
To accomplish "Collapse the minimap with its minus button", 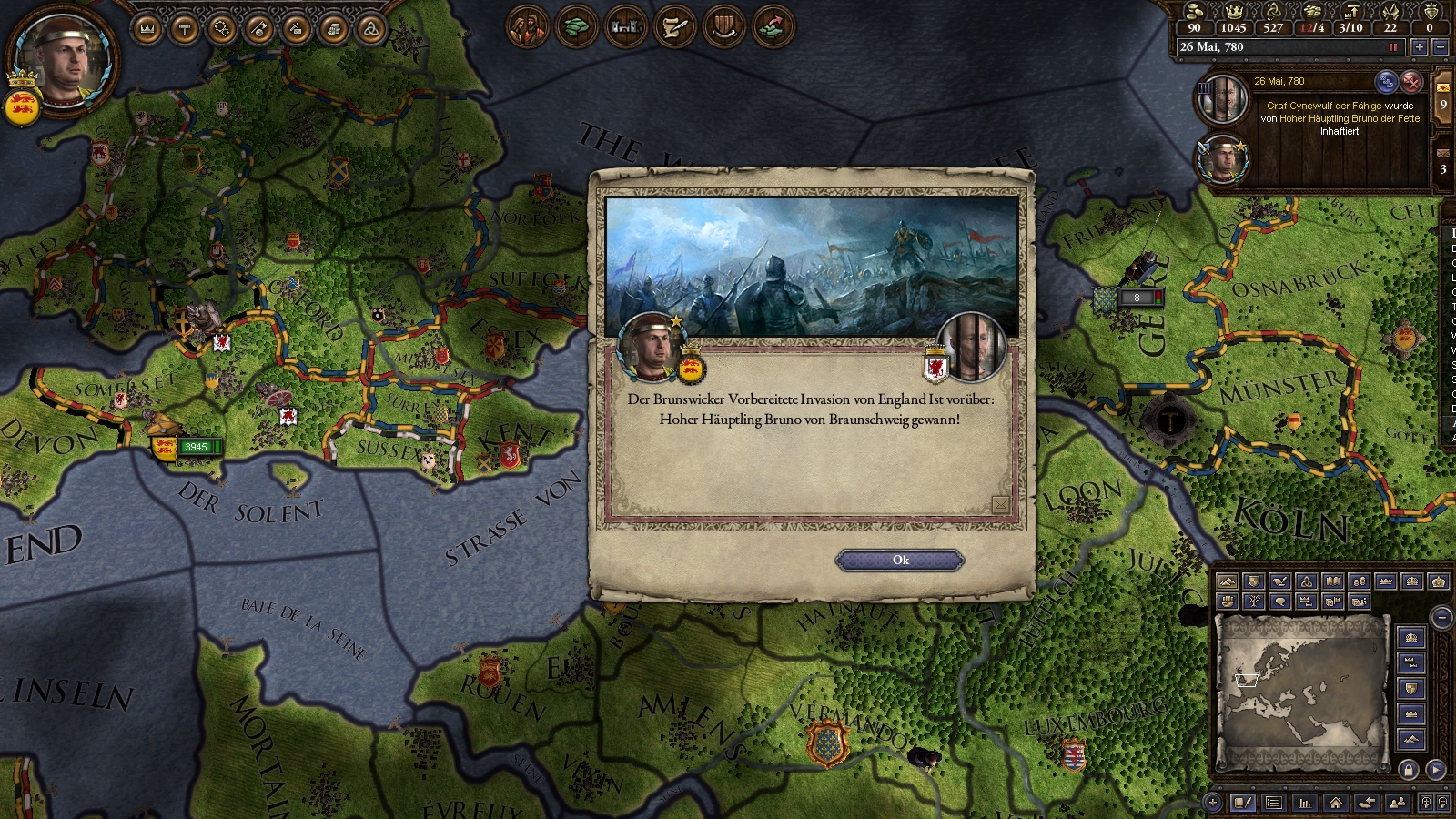I will [1441, 619].
